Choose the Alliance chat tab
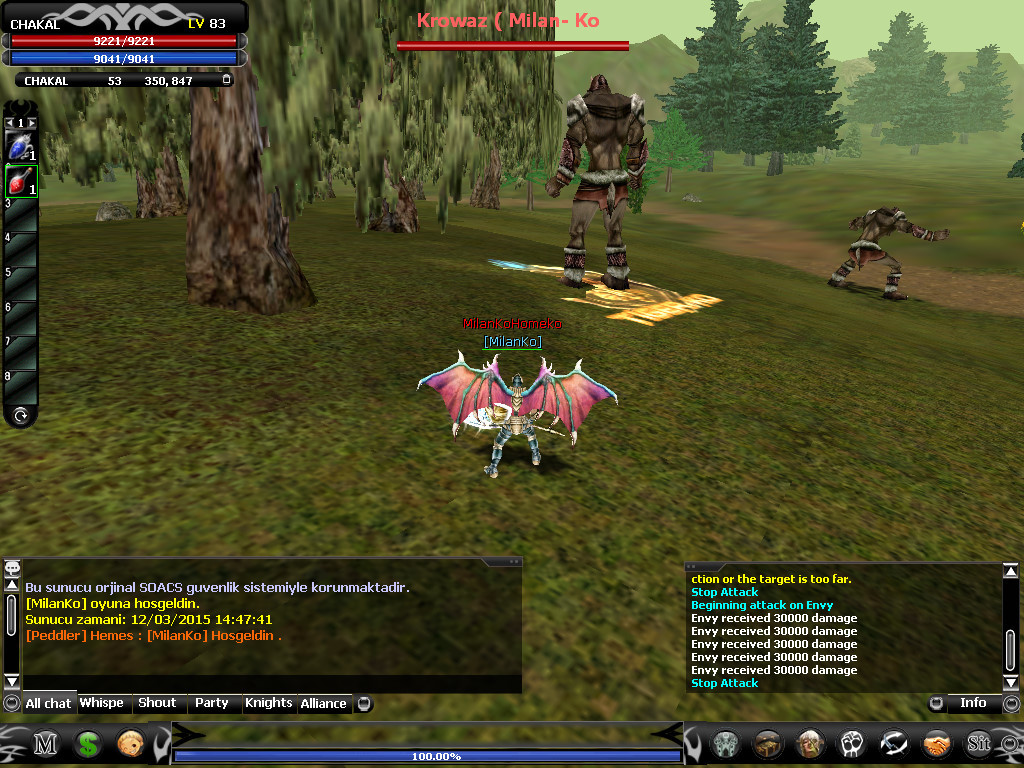Image resolution: width=1024 pixels, height=768 pixels. [x=324, y=703]
